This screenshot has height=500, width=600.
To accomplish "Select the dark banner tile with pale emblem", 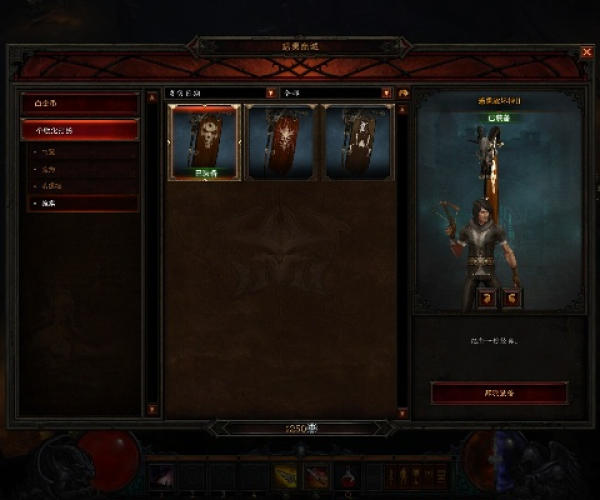I will point(358,141).
